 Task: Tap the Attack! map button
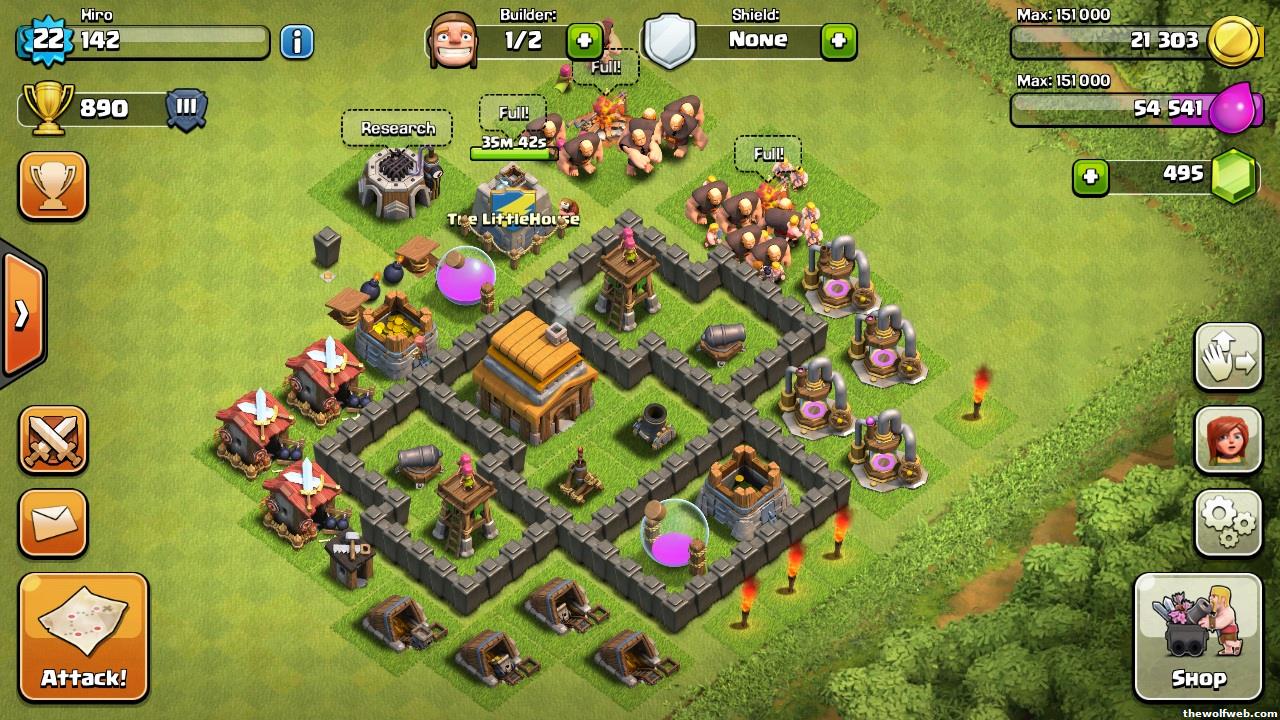pos(83,637)
